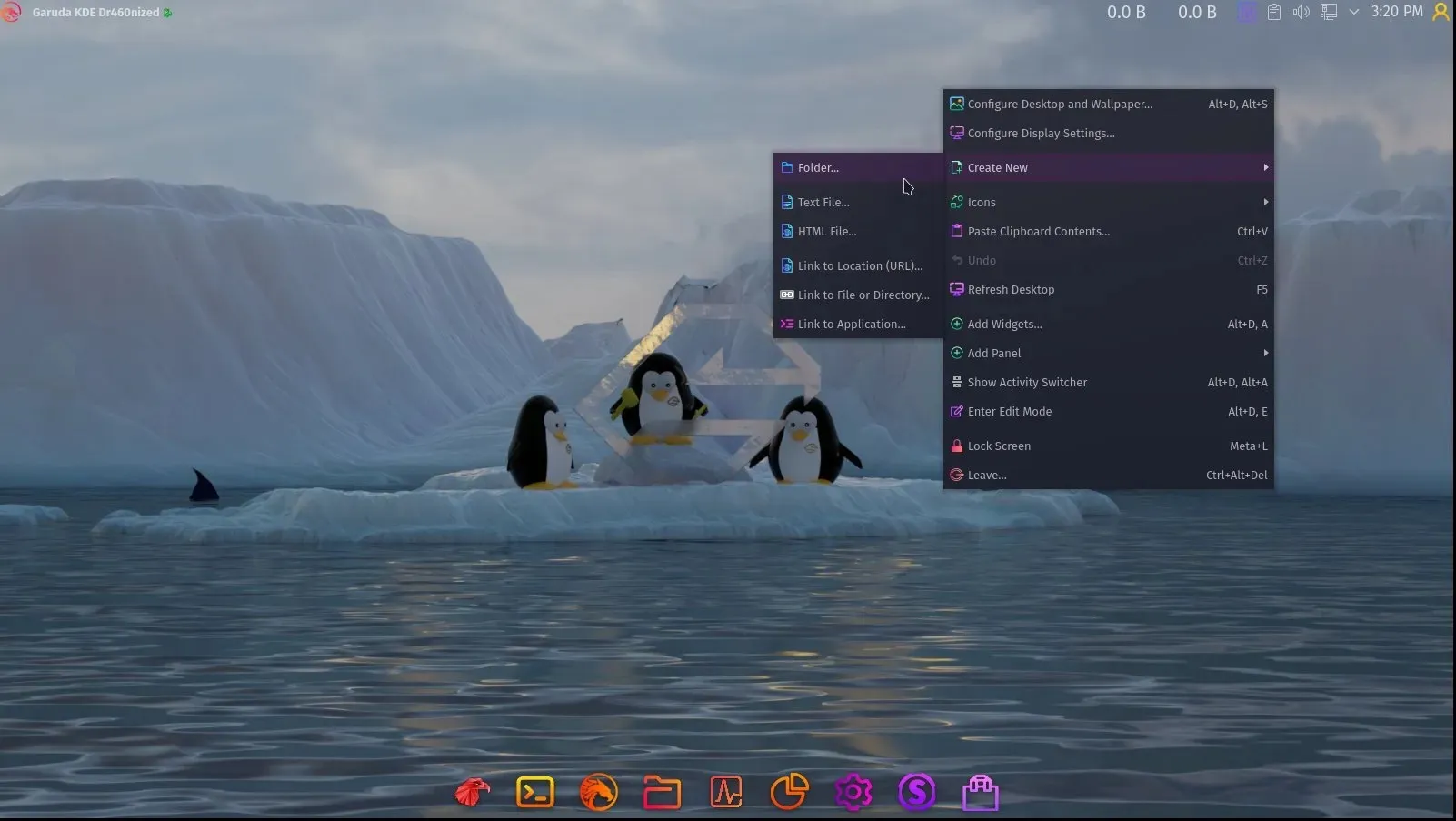Expand the Add Panel submenu

tap(993, 353)
